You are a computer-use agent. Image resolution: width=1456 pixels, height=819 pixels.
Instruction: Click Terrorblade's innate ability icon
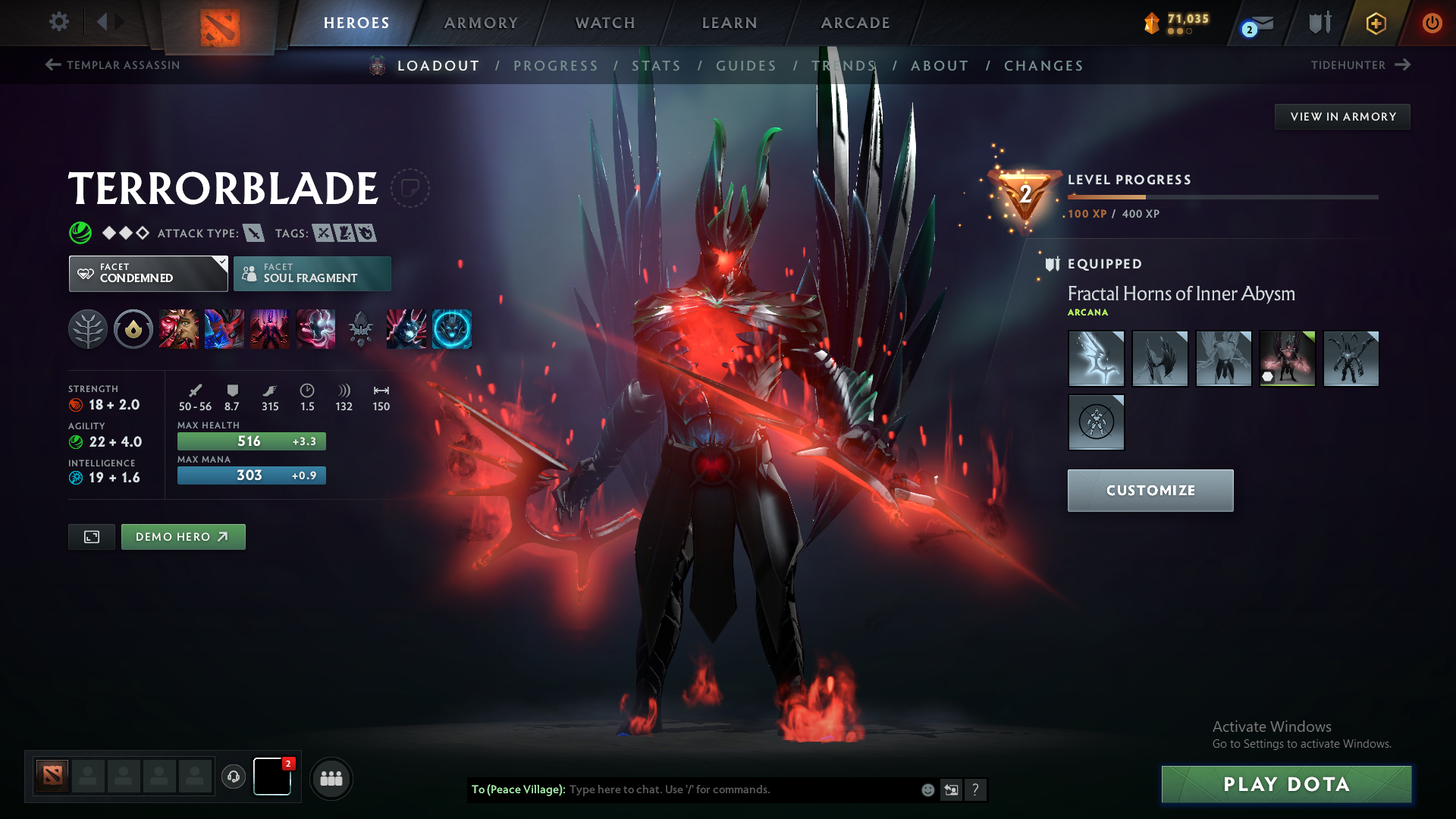pos(133,328)
